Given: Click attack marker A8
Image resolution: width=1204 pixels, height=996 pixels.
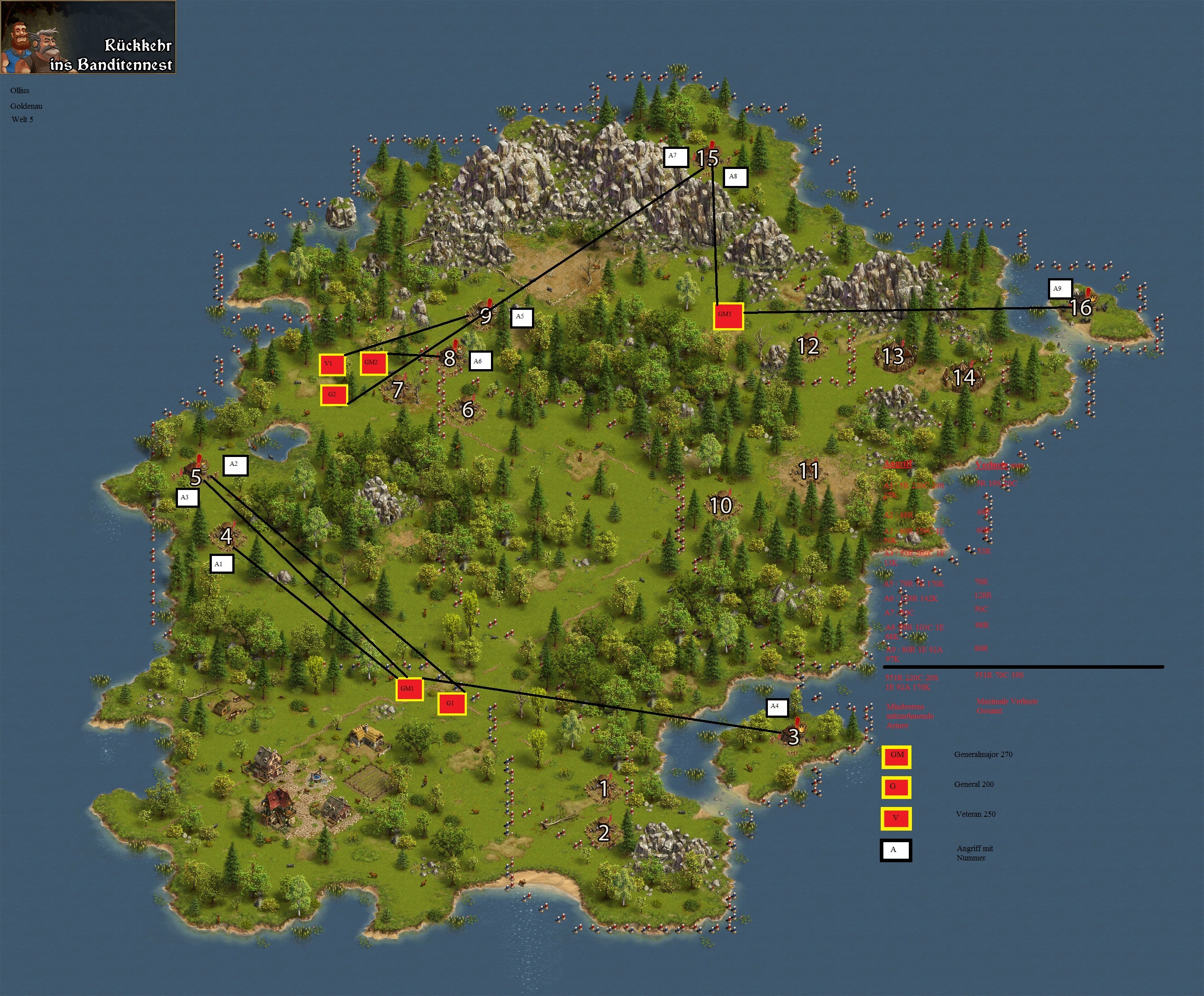Looking at the screenshot, I should click(x=735, y=177).
